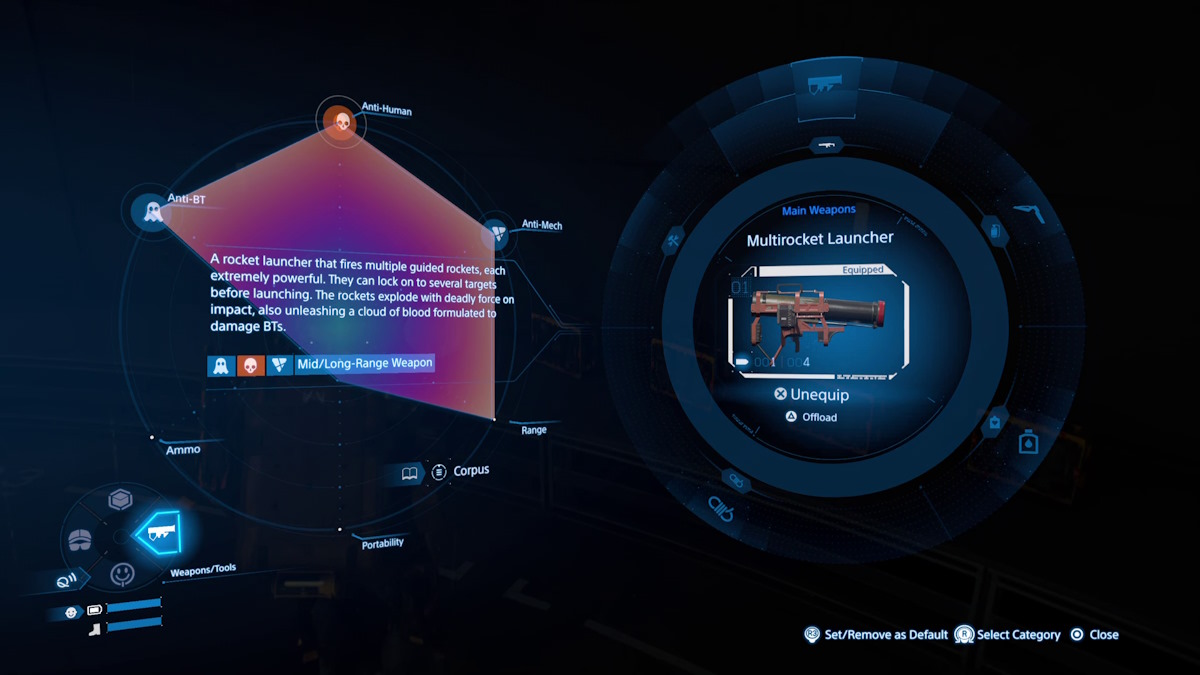Choose the cargo box wheel segment
Viewport: 1200px width, 675px height.
click(120, 500)
